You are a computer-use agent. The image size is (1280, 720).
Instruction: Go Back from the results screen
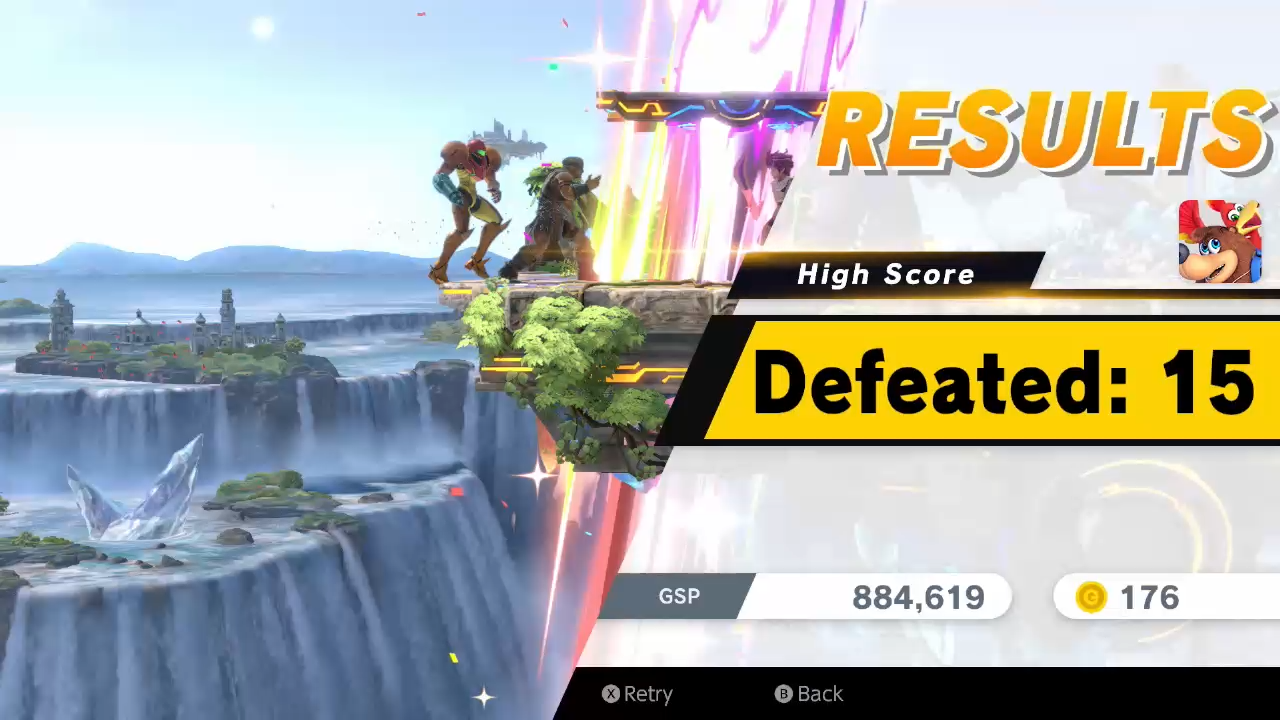point(809,694)
